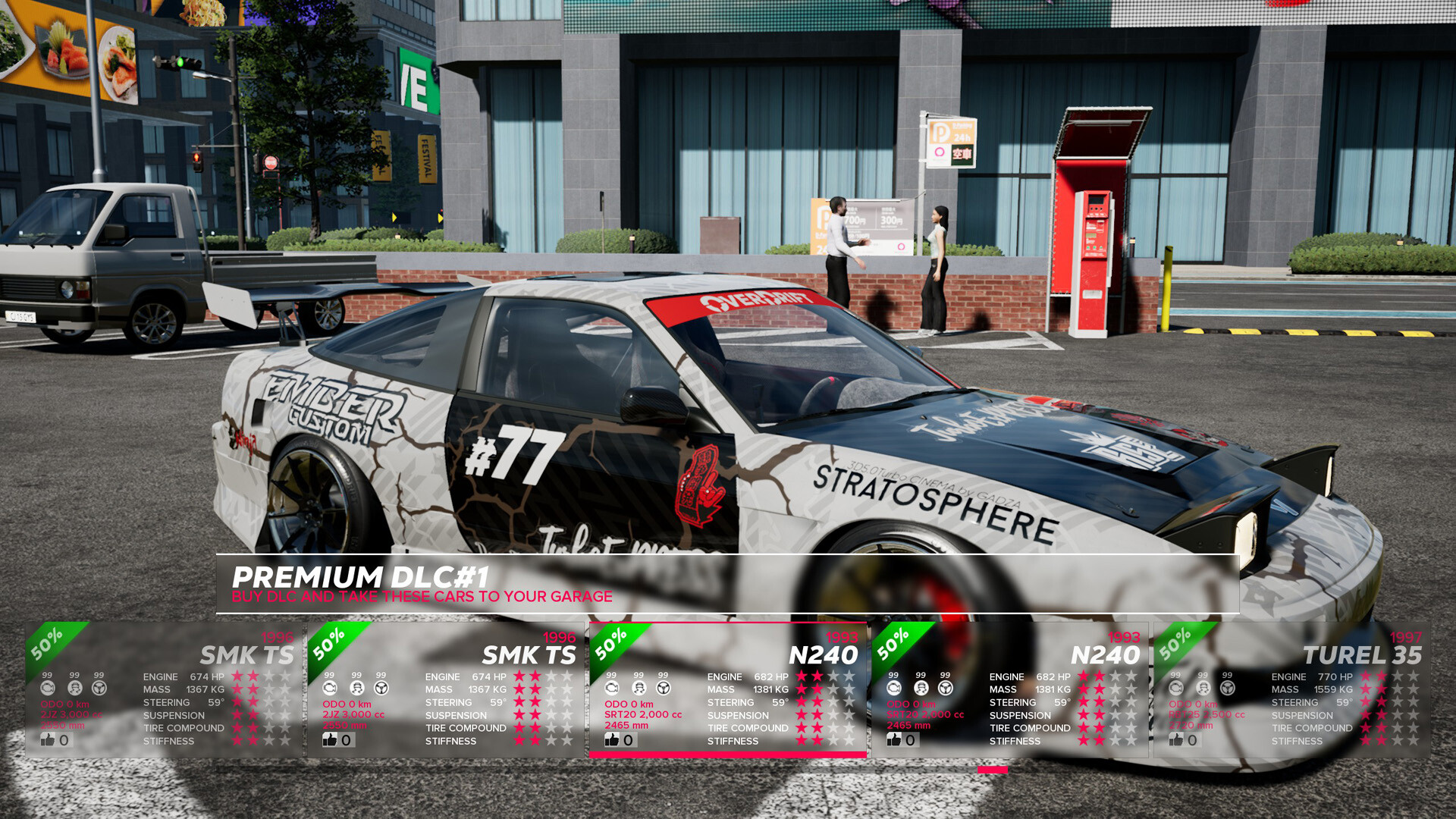Toggle the thumbs-up on the leftmost SMK TS card
The height and width of the screenshot is (819, 1456).
click(47, 739)
